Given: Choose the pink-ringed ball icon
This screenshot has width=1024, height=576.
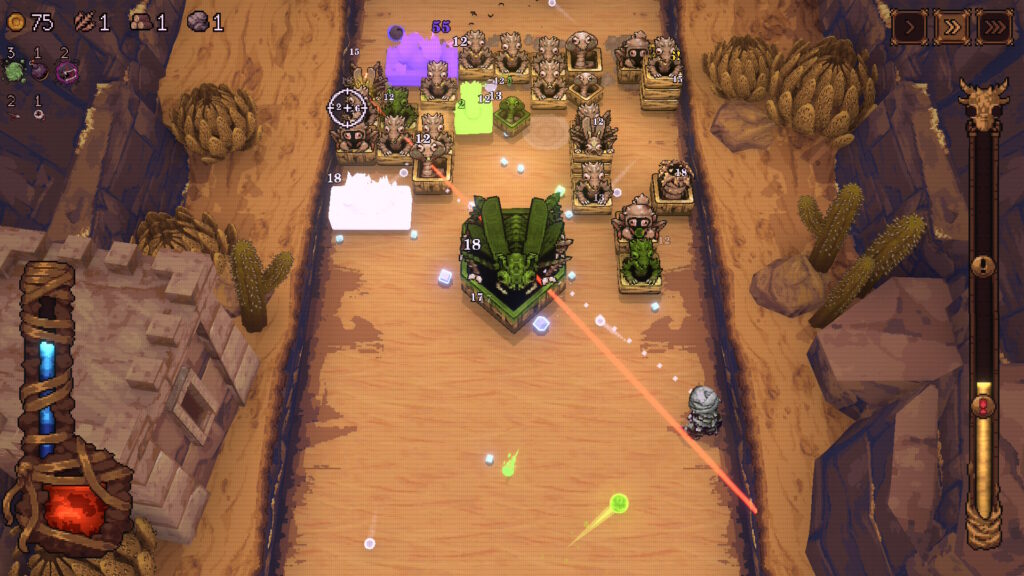Looking at the screenshot, I should point(67,71).
